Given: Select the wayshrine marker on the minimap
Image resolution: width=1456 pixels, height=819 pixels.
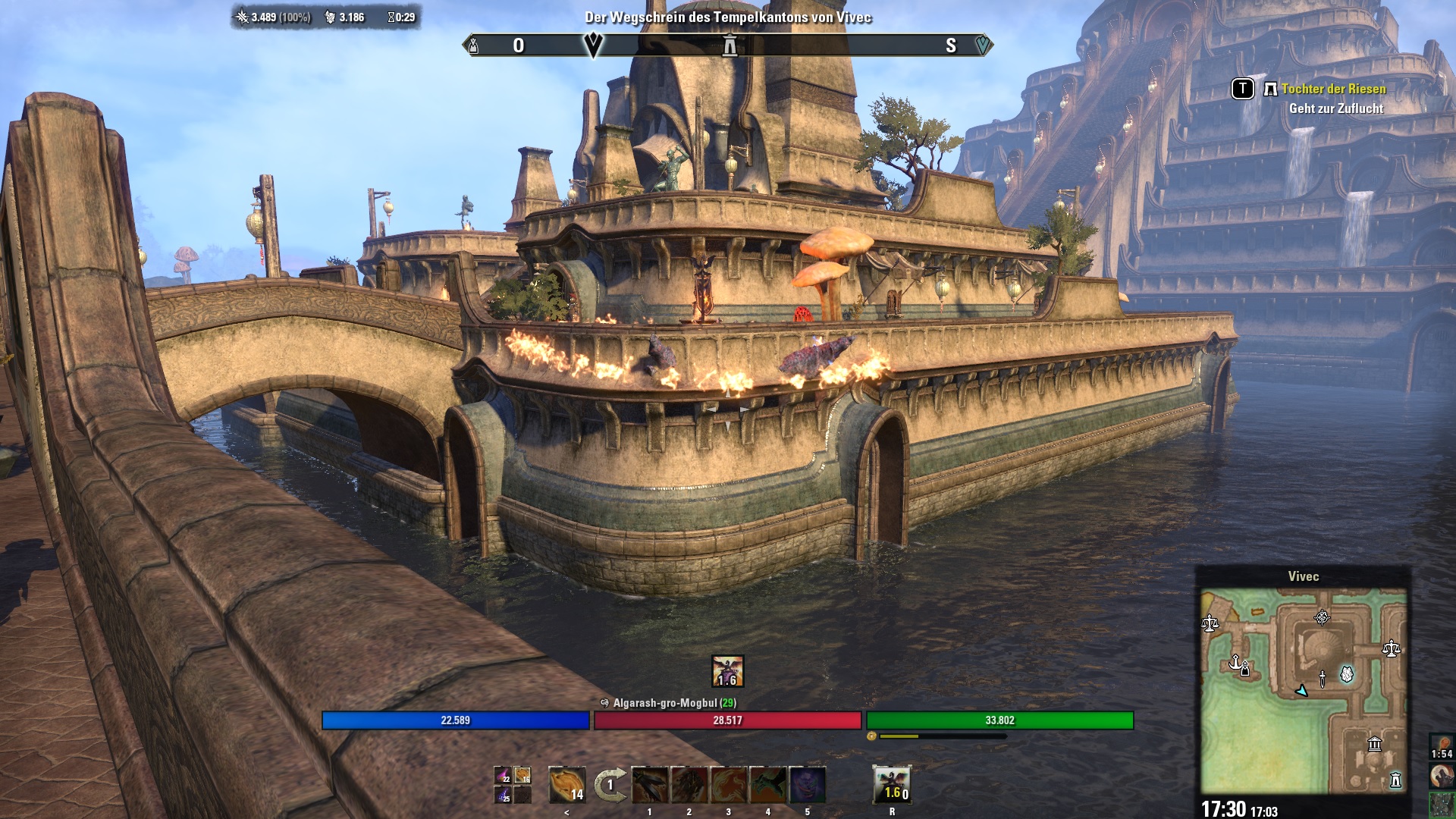Looking at the screenshot, I should (x=1395, y=780).
